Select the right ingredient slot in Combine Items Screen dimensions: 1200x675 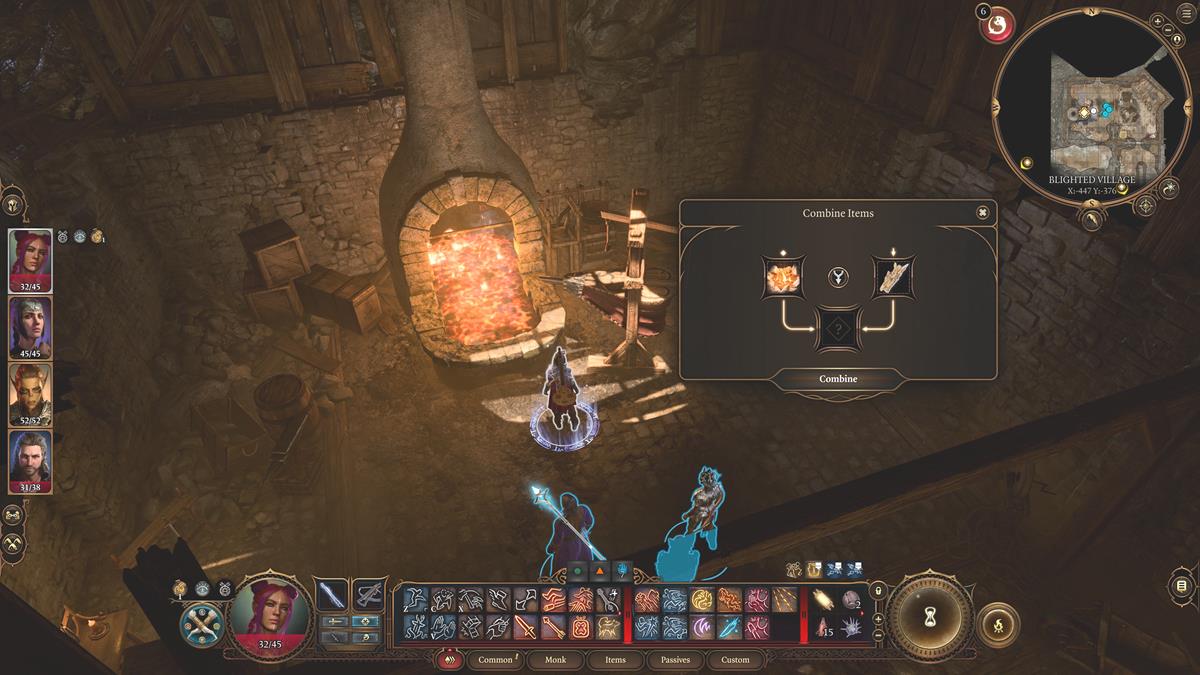(892, 278)
